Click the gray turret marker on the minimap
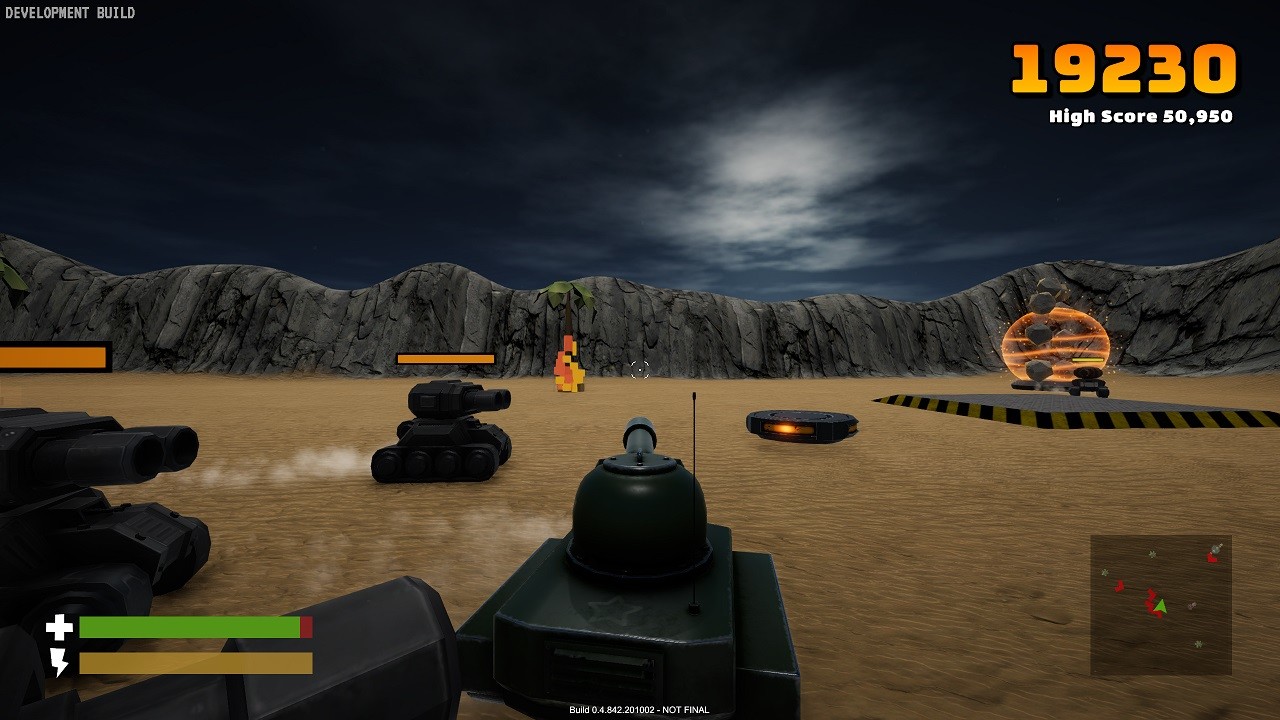The width and height of the screenshot is (1280, 720). click(1215, 549)
